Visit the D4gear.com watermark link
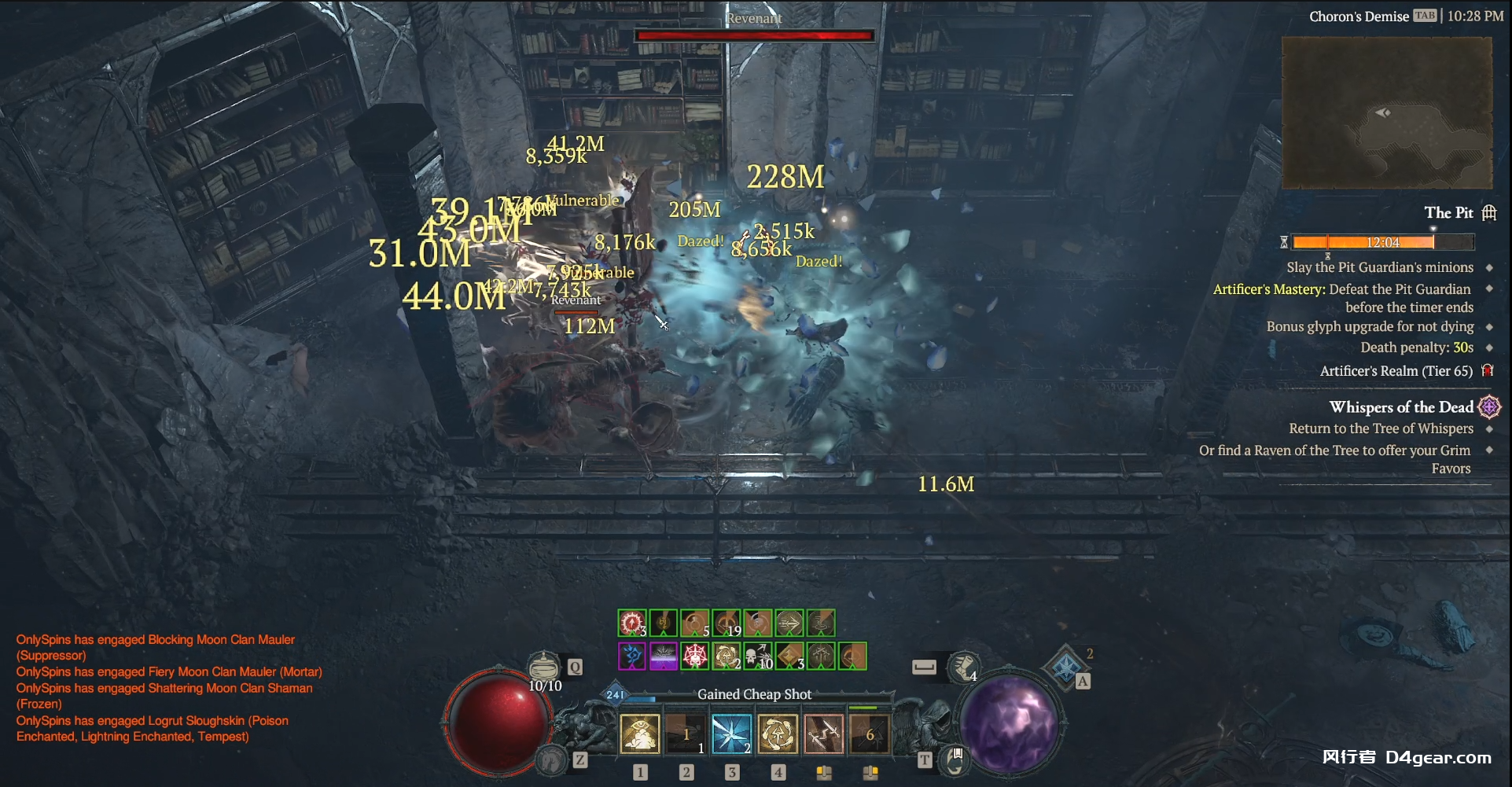 [x=1437, y=757]
